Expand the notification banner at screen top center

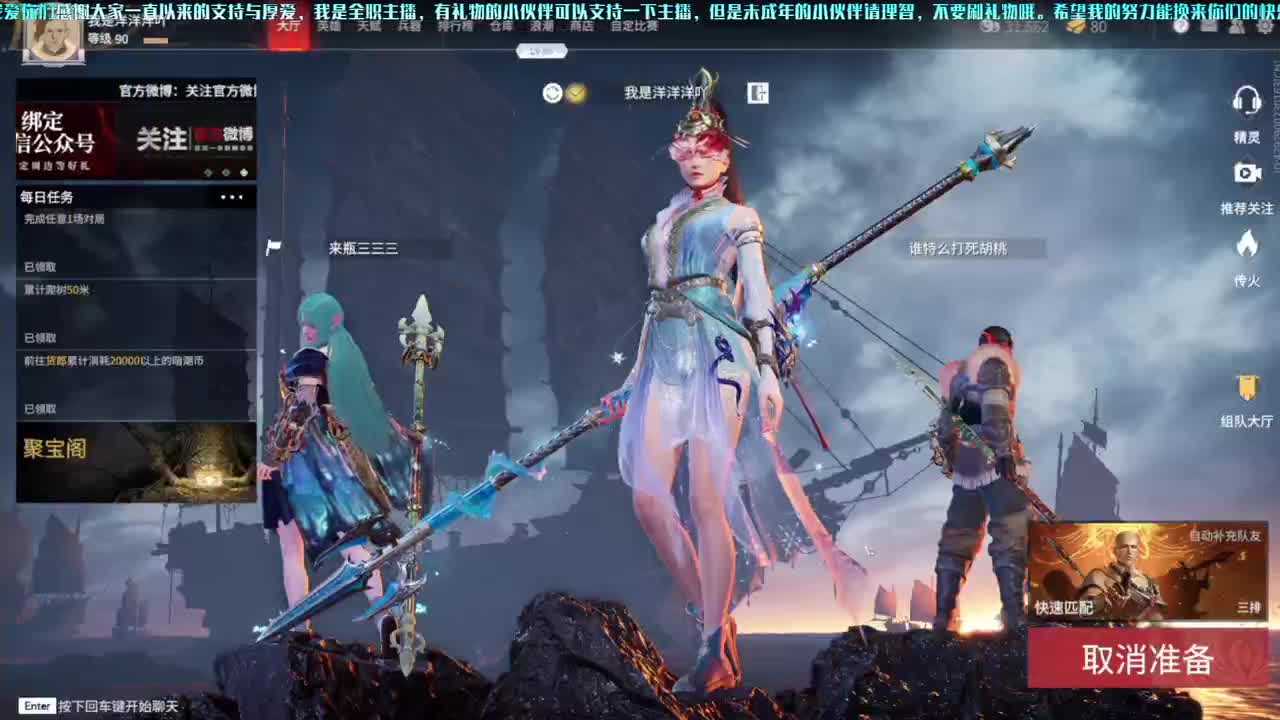(x=541, y=51)
